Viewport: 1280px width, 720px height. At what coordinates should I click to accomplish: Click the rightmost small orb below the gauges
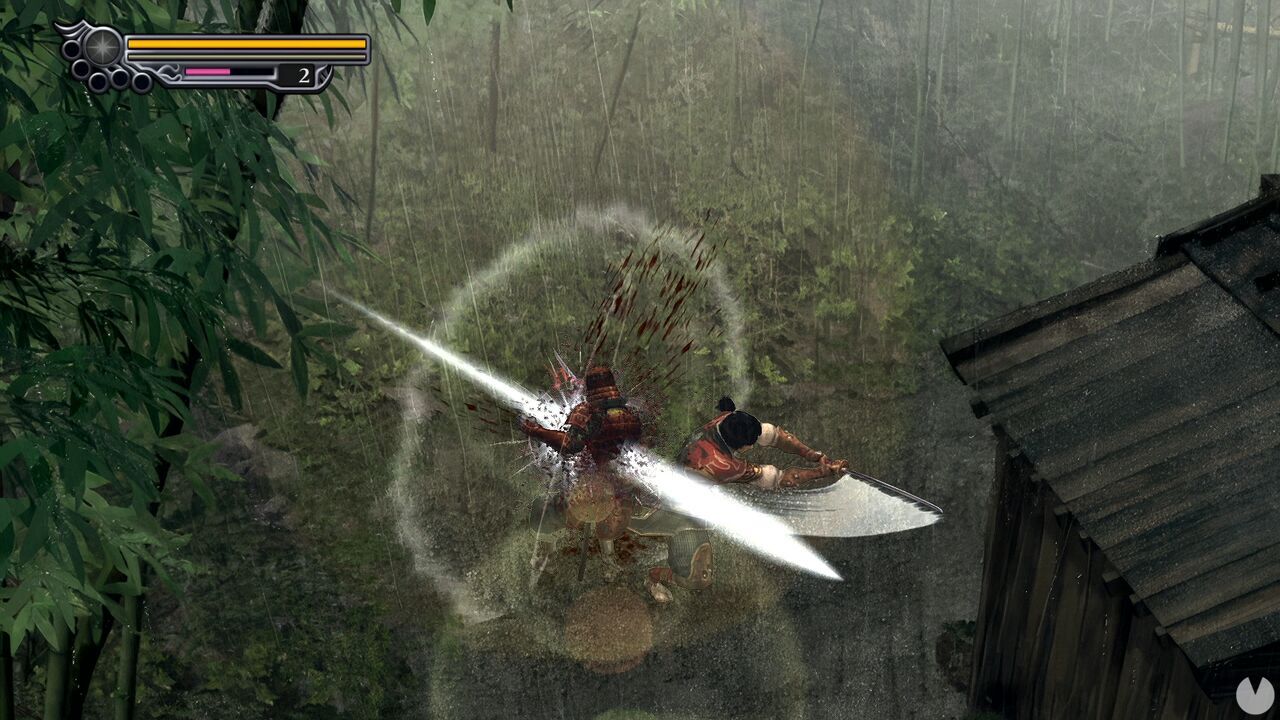pos(141,80)
